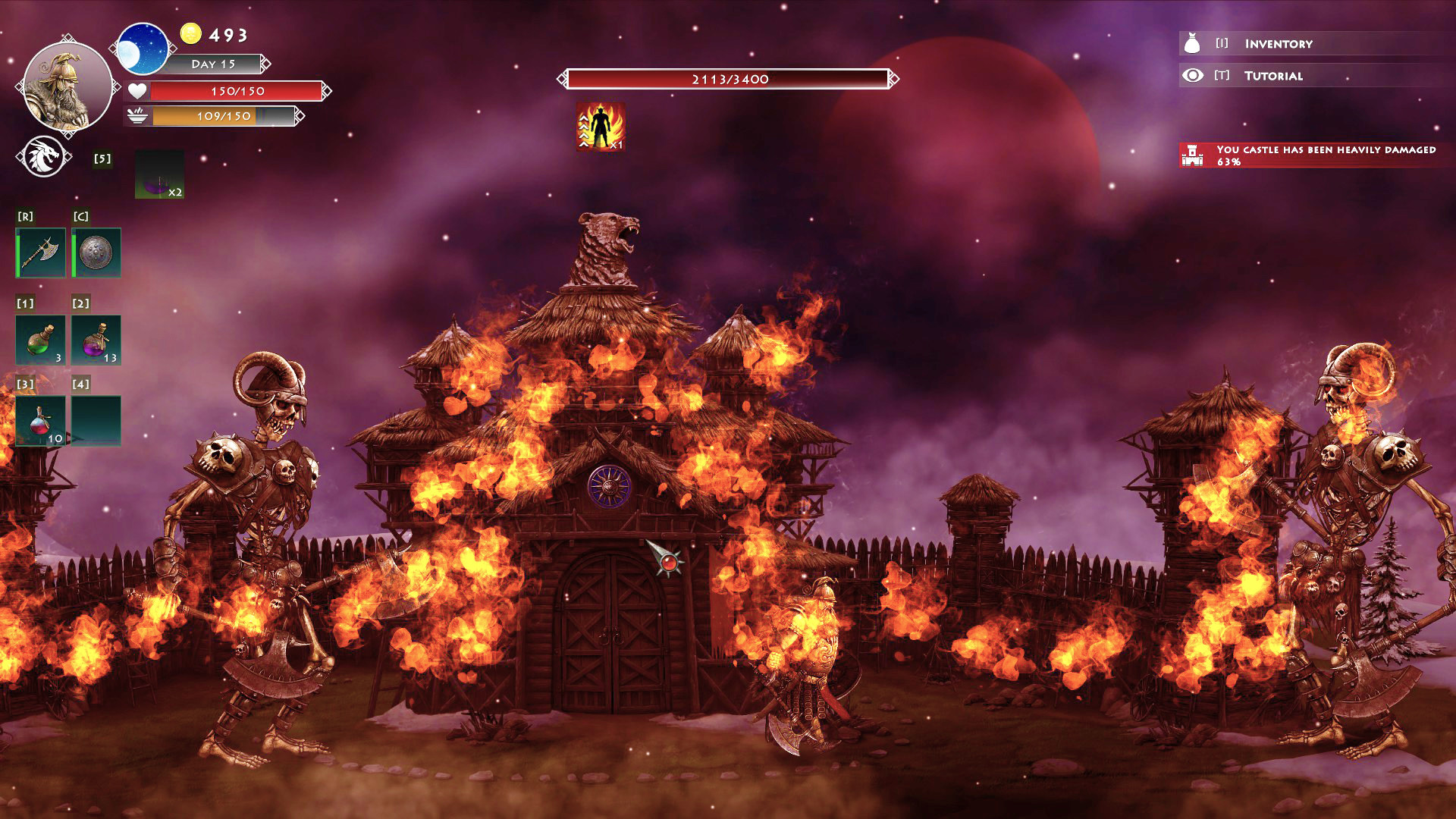This screenshot has height=819, width=1456.
Task: Use the purple potion in slot 2
Action: [x=96, y=340]
